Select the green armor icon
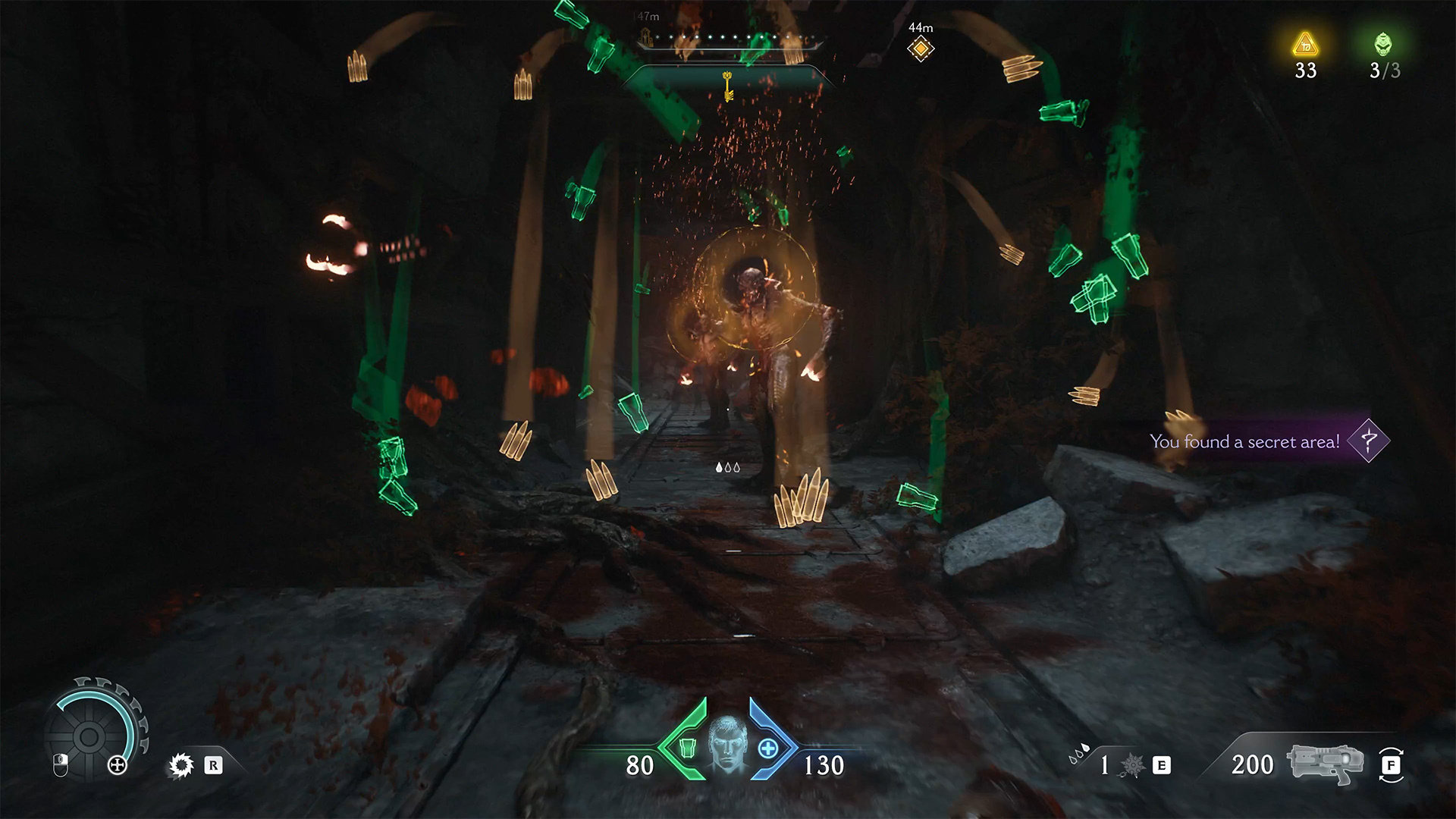Screen dimensions: 1456x819 pos(687,748)
